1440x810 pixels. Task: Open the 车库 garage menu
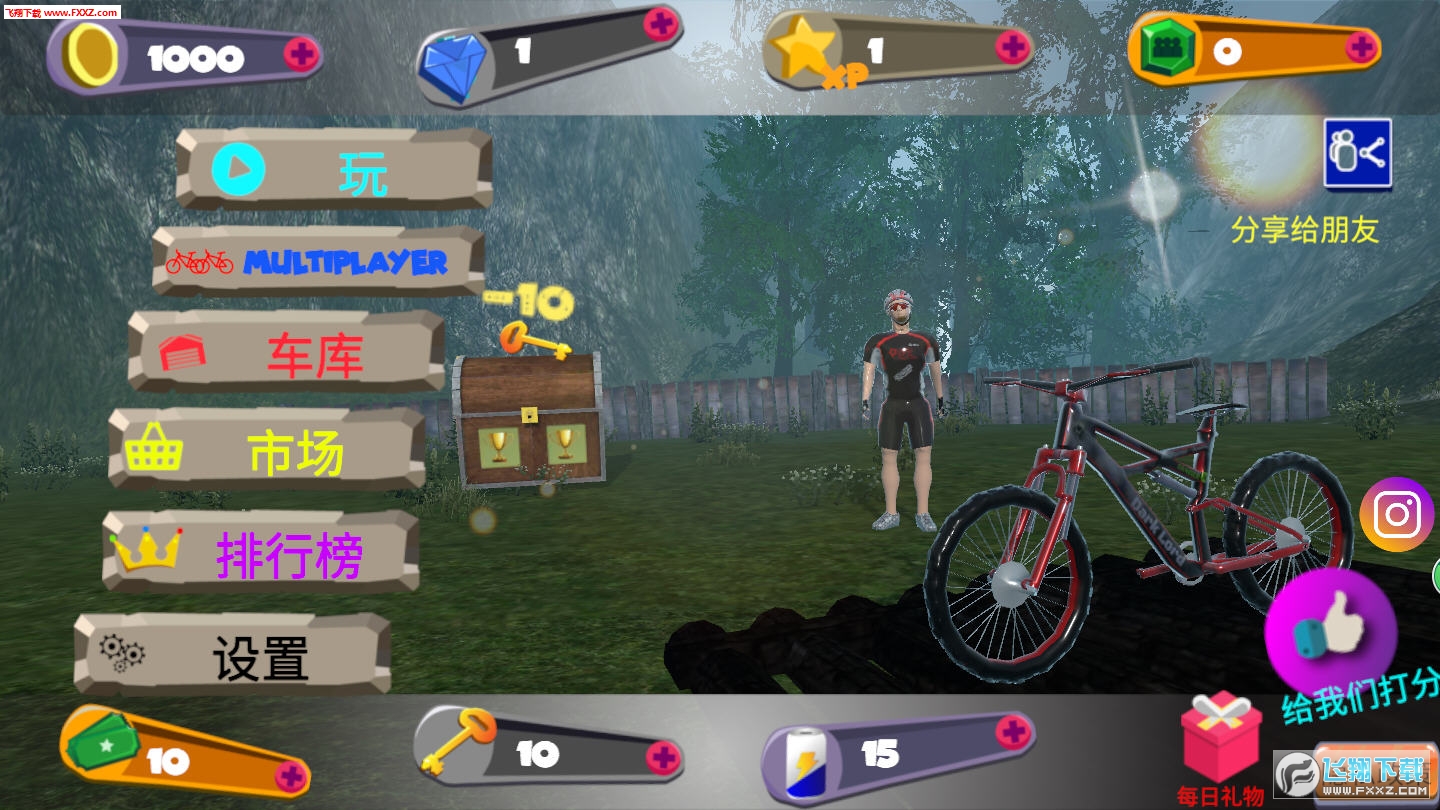click(x=287, y=353)
